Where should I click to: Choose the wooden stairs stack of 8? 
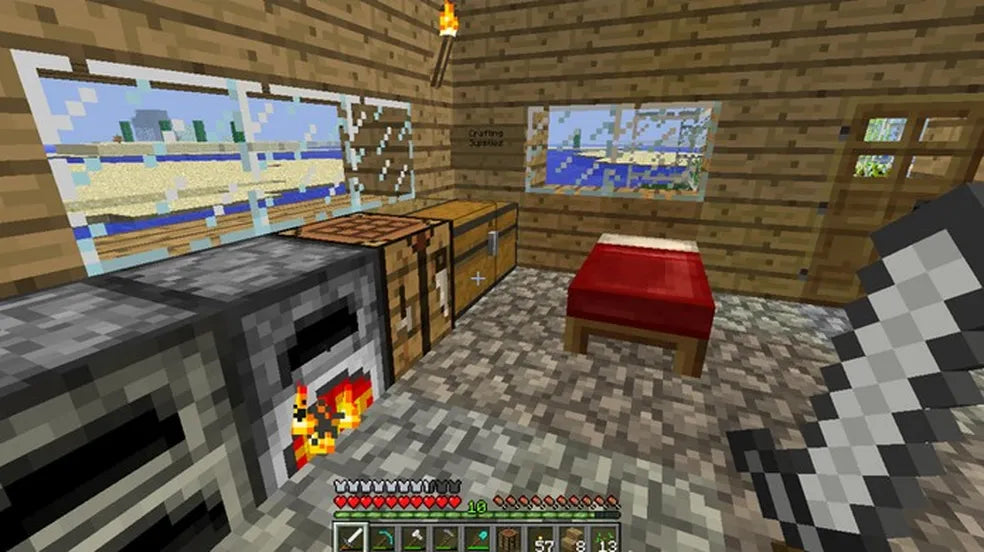pos(573,537)
